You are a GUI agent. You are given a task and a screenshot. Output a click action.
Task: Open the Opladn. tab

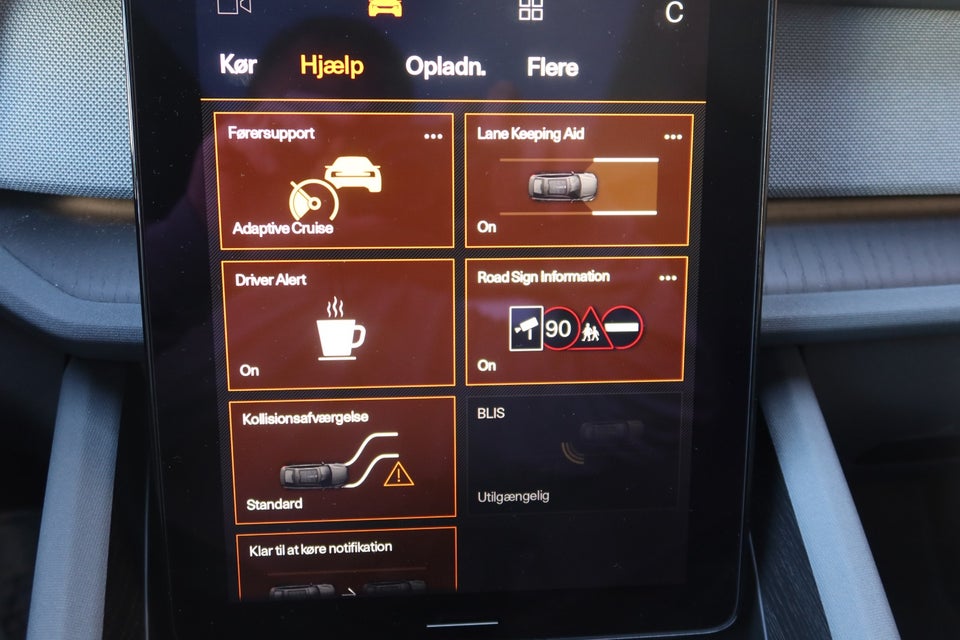coord(445,67)
